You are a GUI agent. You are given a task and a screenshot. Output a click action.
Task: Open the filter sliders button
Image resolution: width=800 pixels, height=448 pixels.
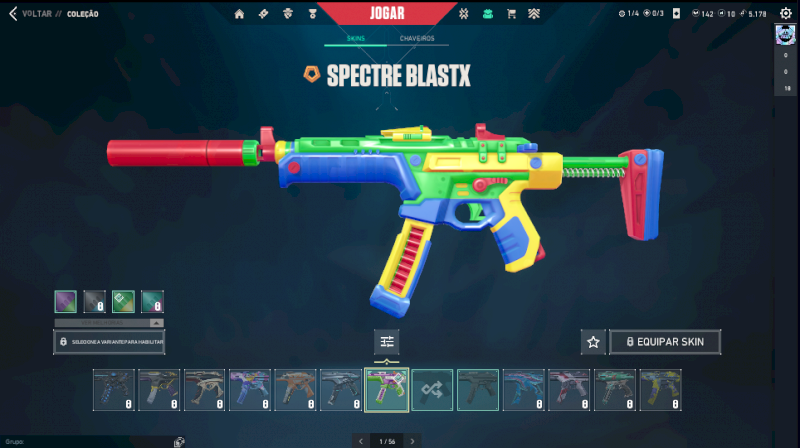(387, 342)
